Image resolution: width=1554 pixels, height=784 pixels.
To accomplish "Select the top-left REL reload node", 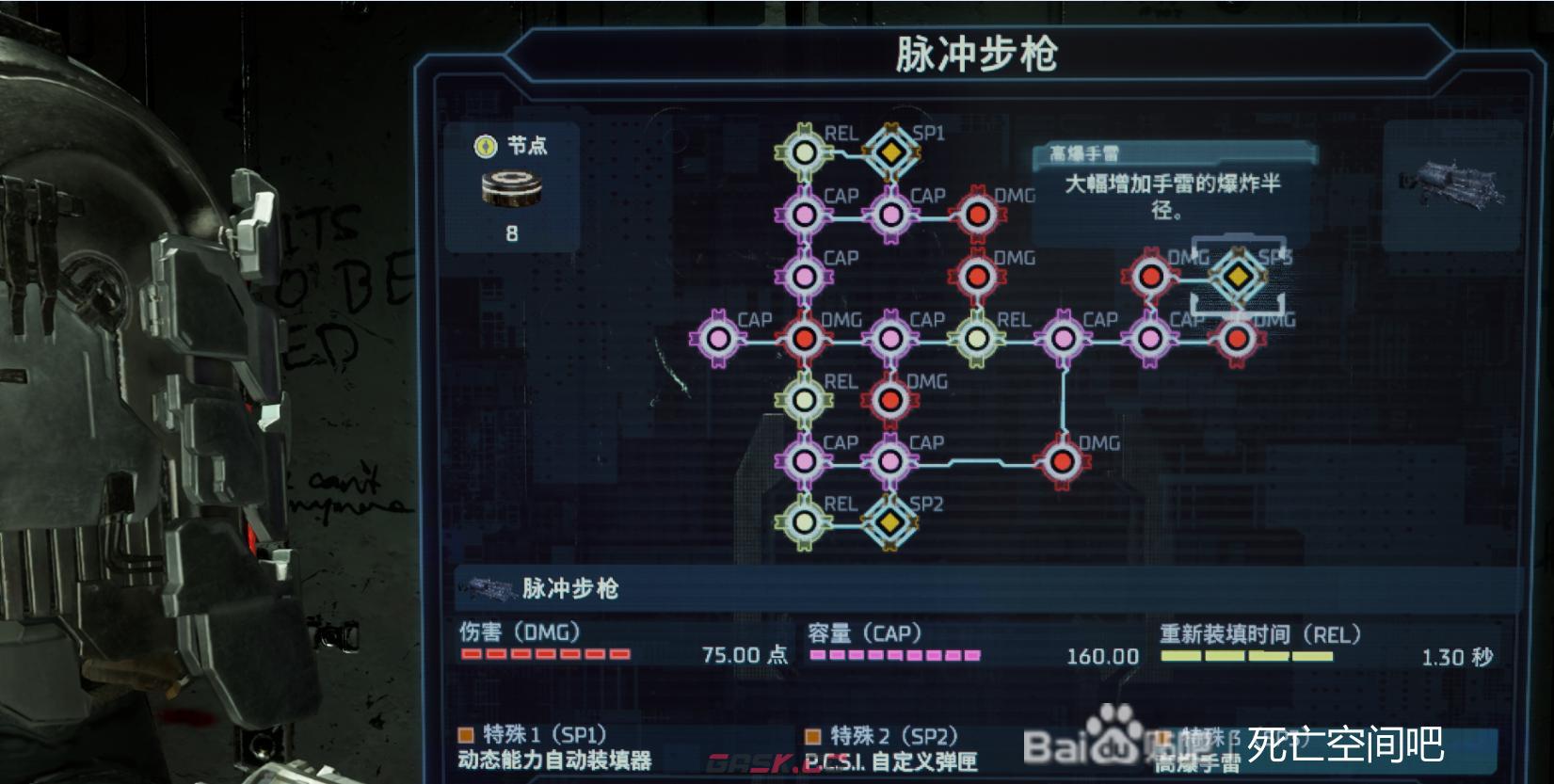I will (x=805, y=151).
